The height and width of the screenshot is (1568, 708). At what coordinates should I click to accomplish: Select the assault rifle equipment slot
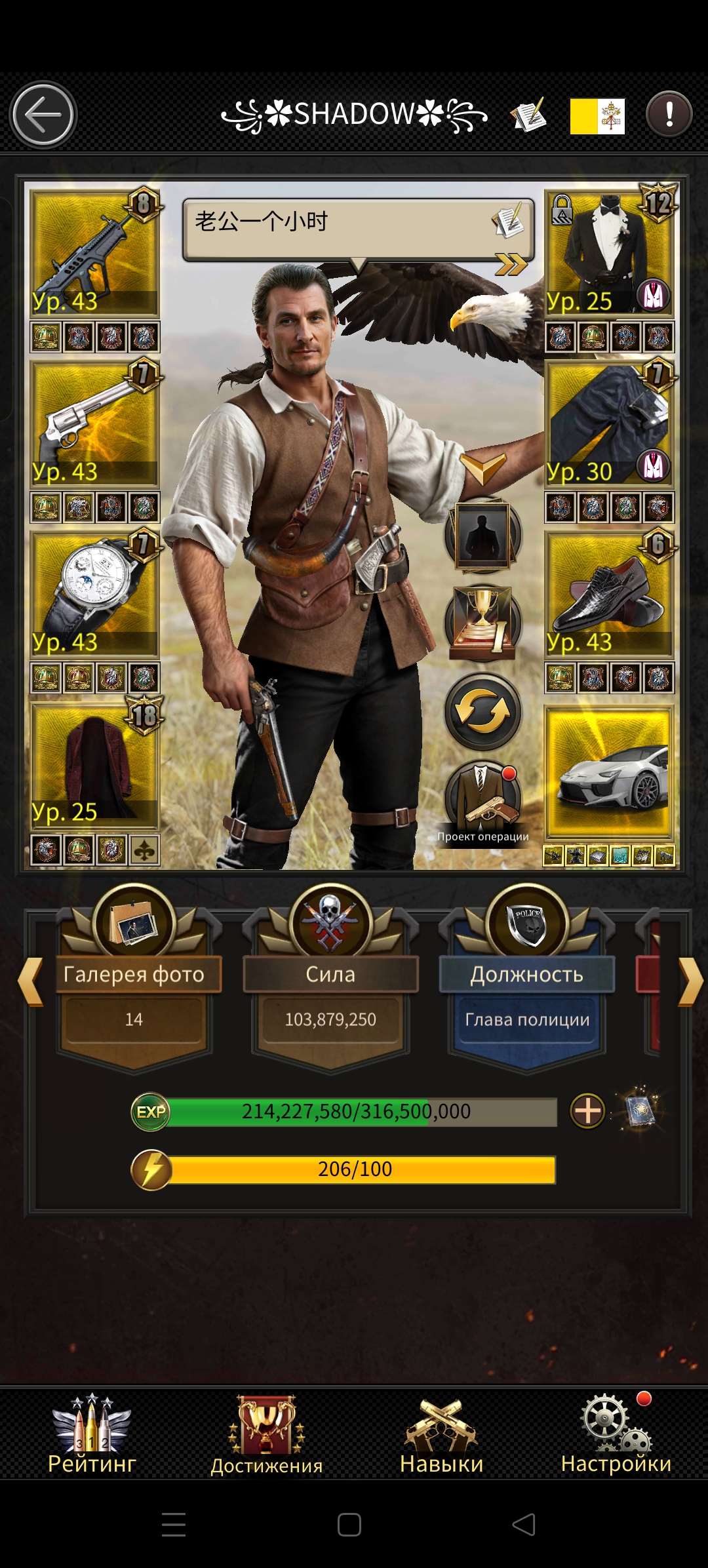[94, 252]
